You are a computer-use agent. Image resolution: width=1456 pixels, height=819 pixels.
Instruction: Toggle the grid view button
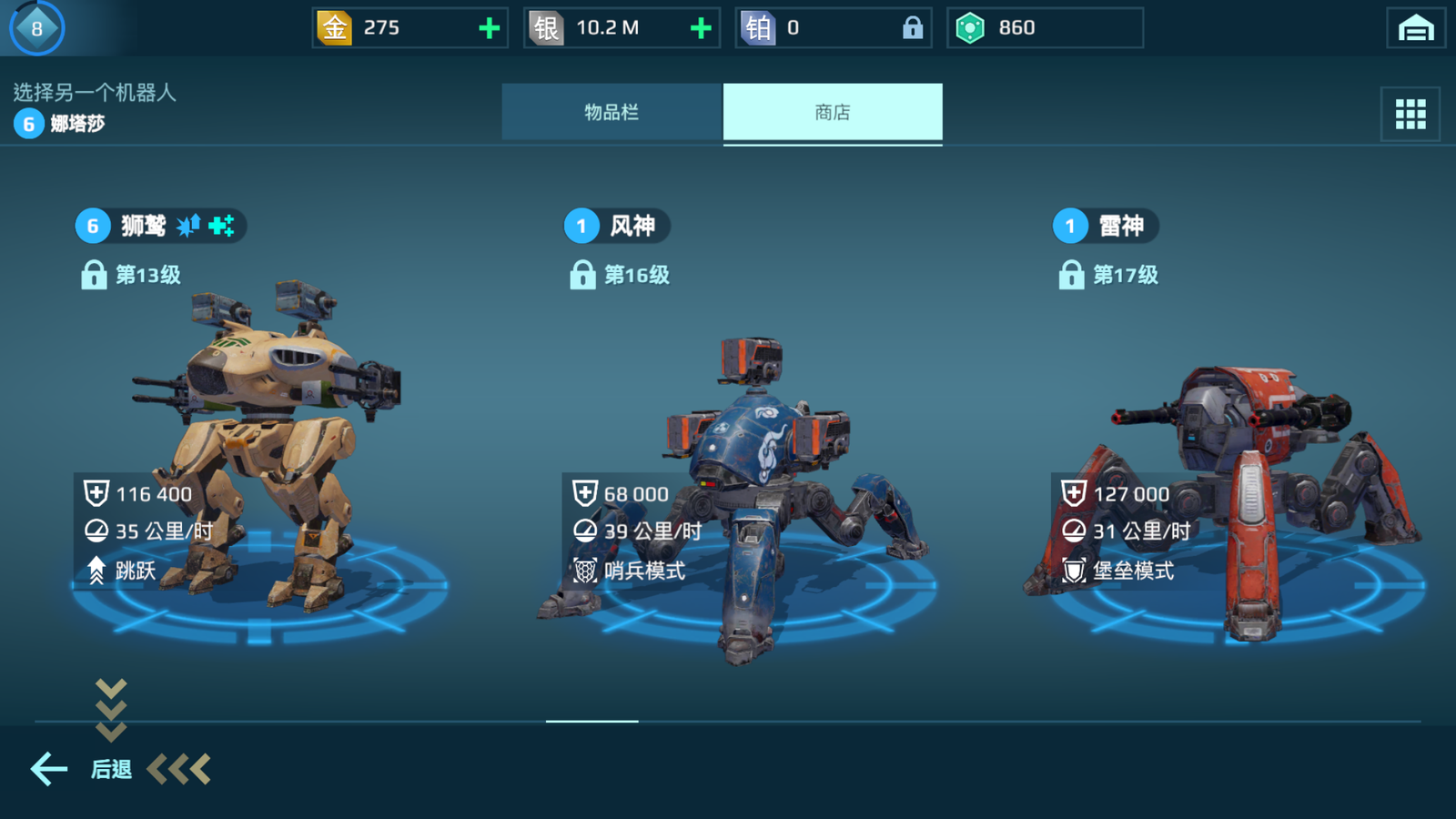[x=1410, y=114]
